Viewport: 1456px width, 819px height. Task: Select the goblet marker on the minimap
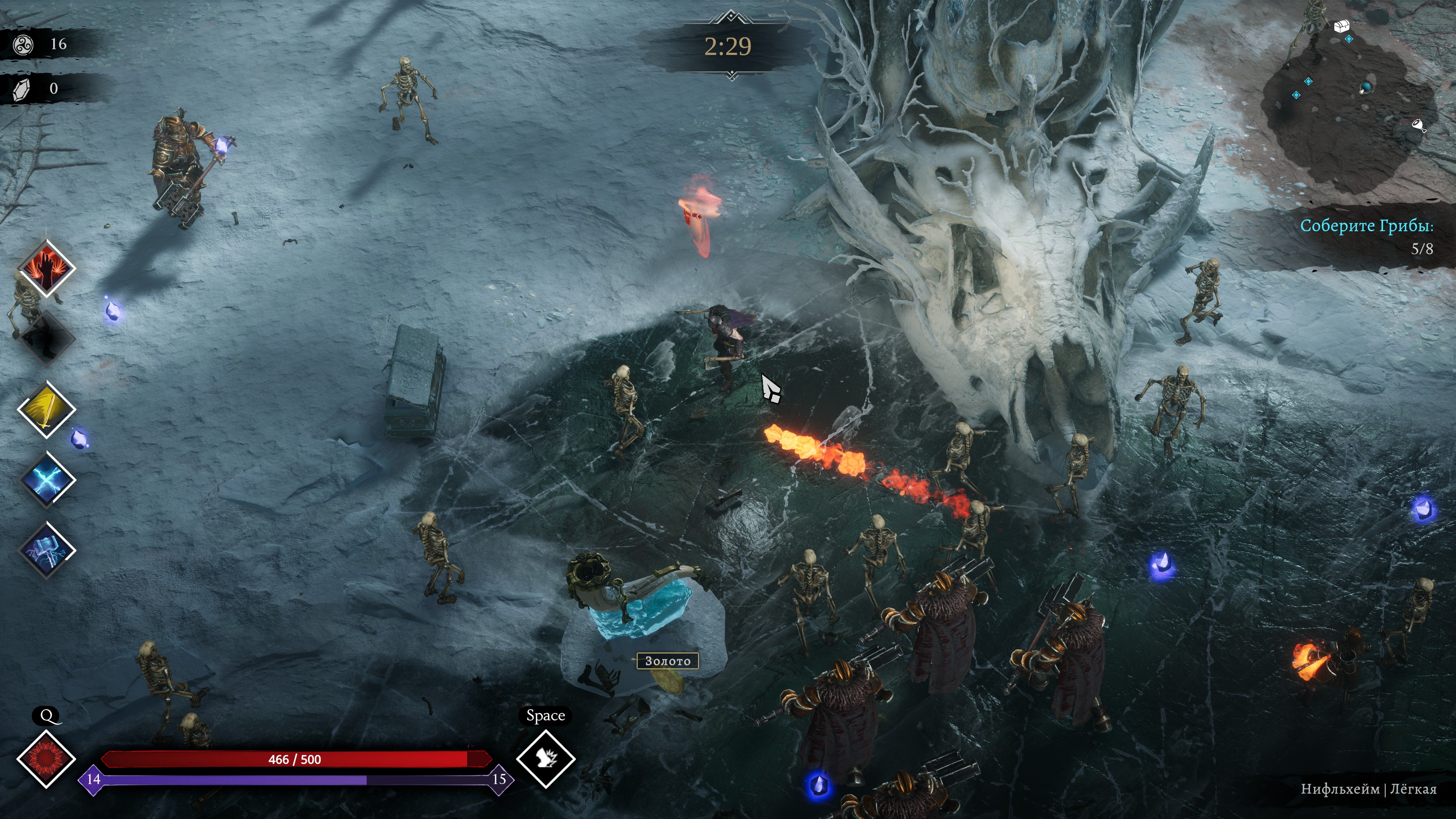[1418, 125]
